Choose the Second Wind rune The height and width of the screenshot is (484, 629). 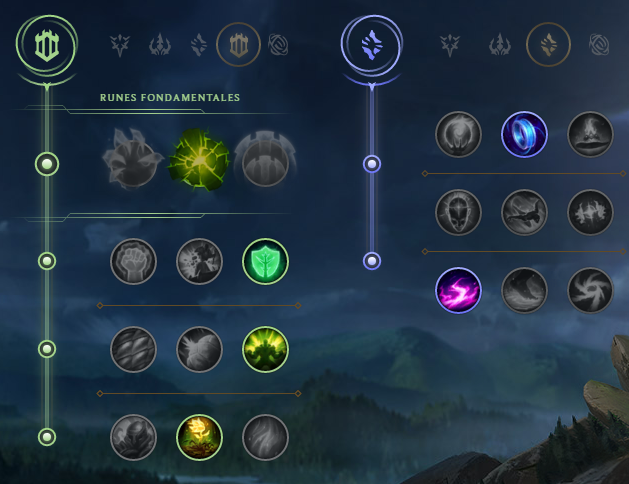point(199,349)
